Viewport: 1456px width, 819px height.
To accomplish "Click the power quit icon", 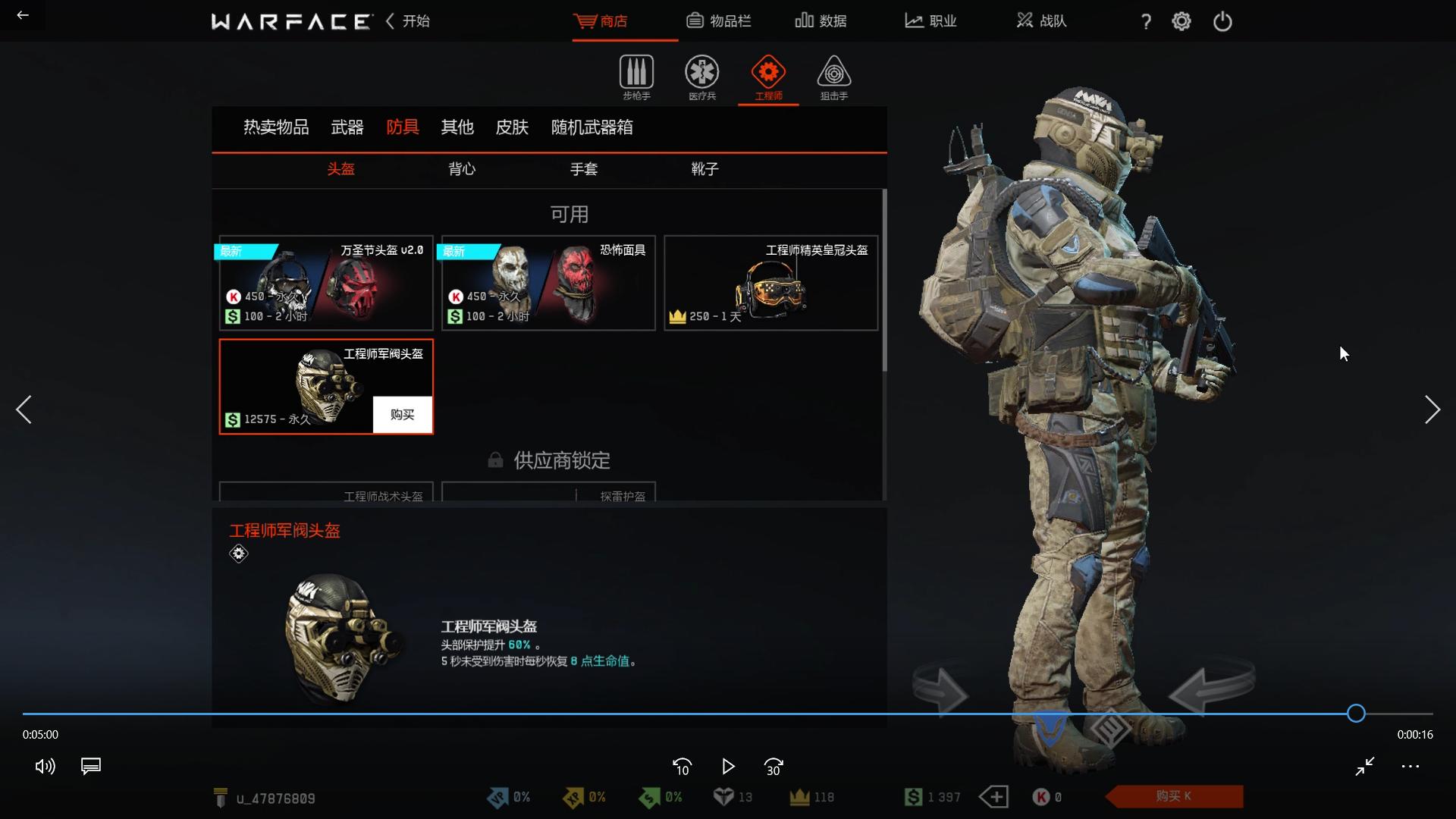I will 1222,21.
